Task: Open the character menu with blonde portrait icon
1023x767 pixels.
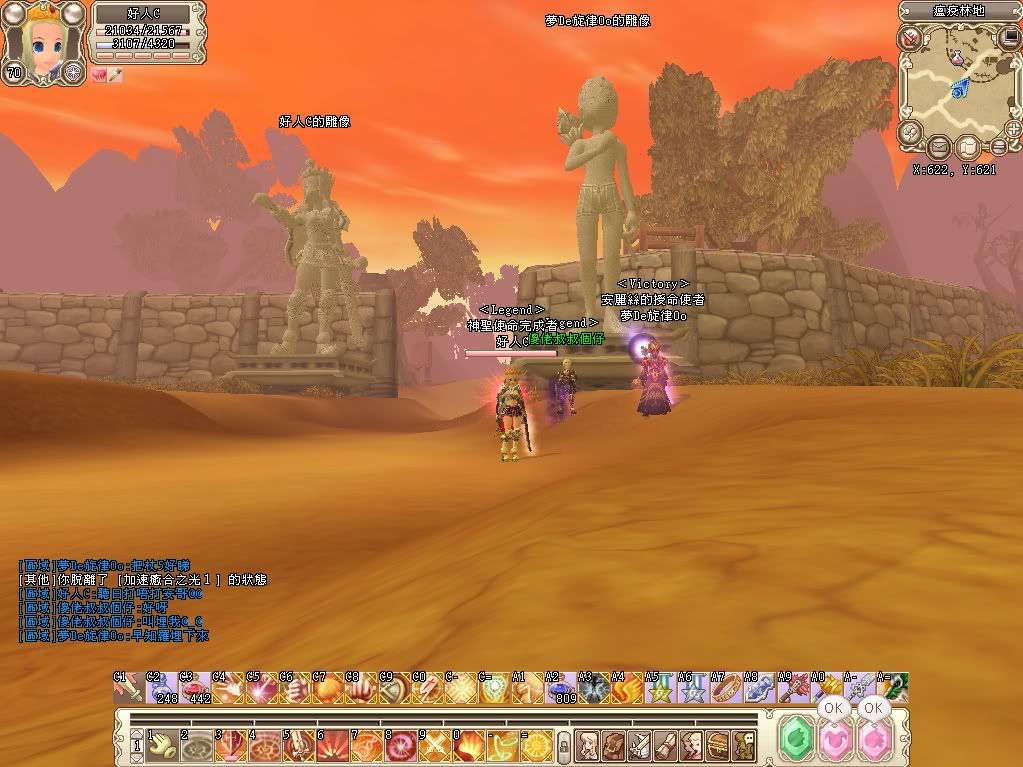Action: pyautogui.click(x=587, y=744)
